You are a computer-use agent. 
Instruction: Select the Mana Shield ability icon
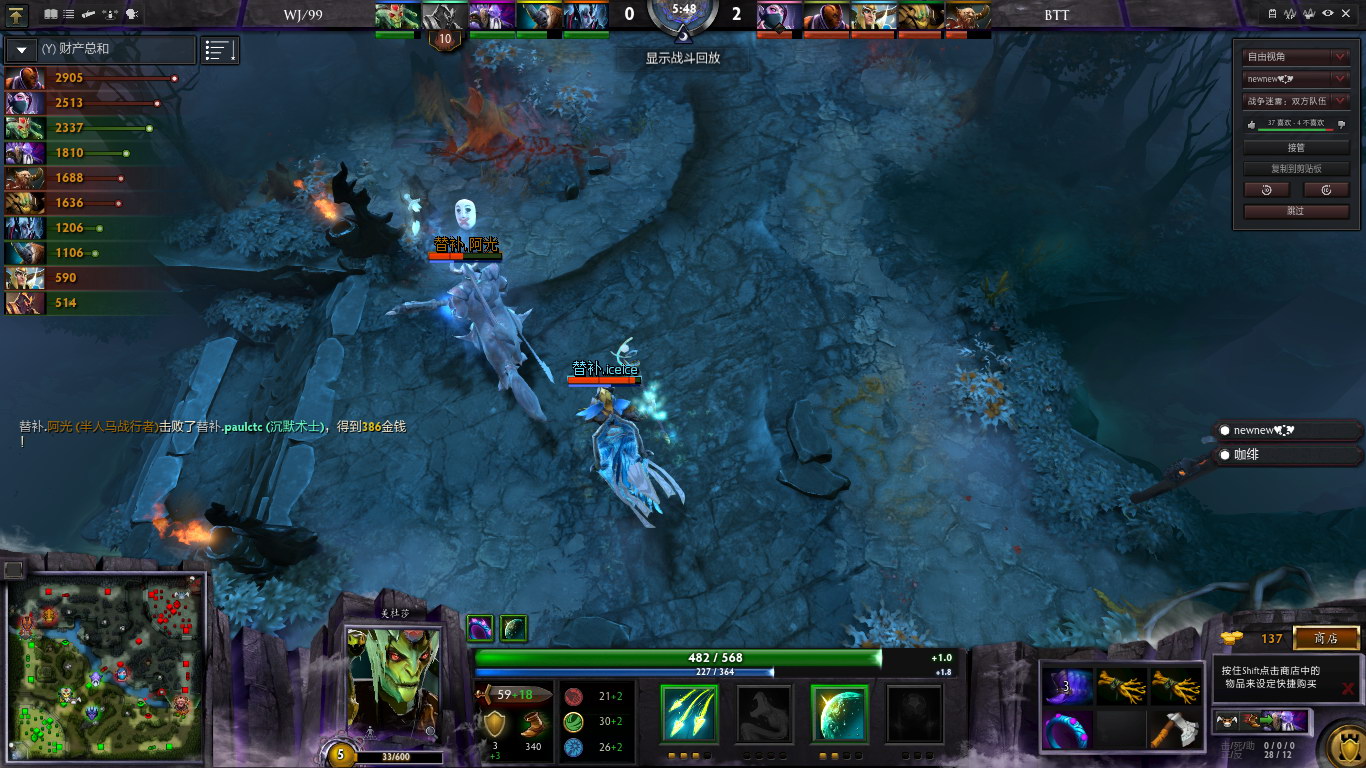pos(839,714)
